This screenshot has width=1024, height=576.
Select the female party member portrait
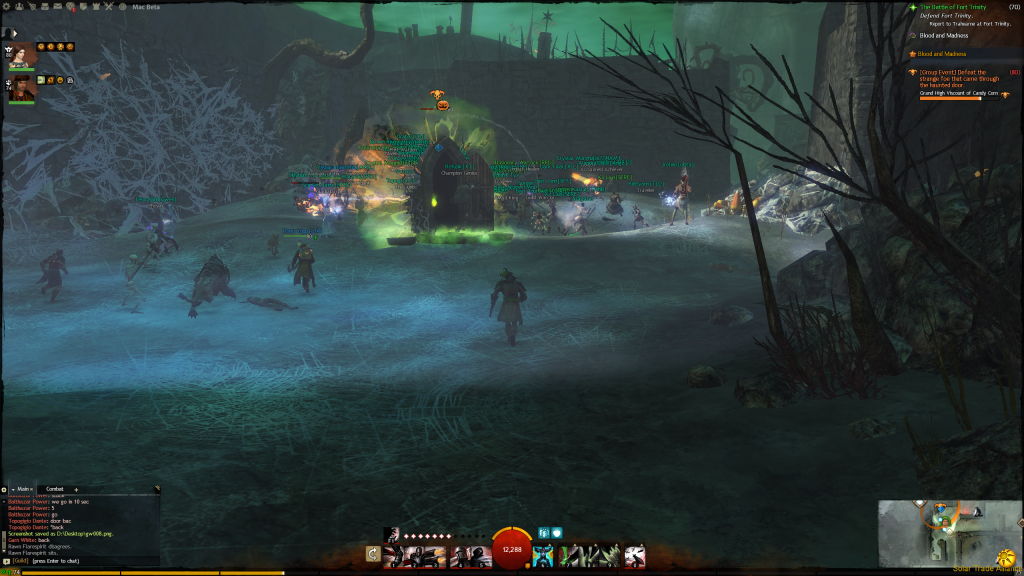(23, 56)
